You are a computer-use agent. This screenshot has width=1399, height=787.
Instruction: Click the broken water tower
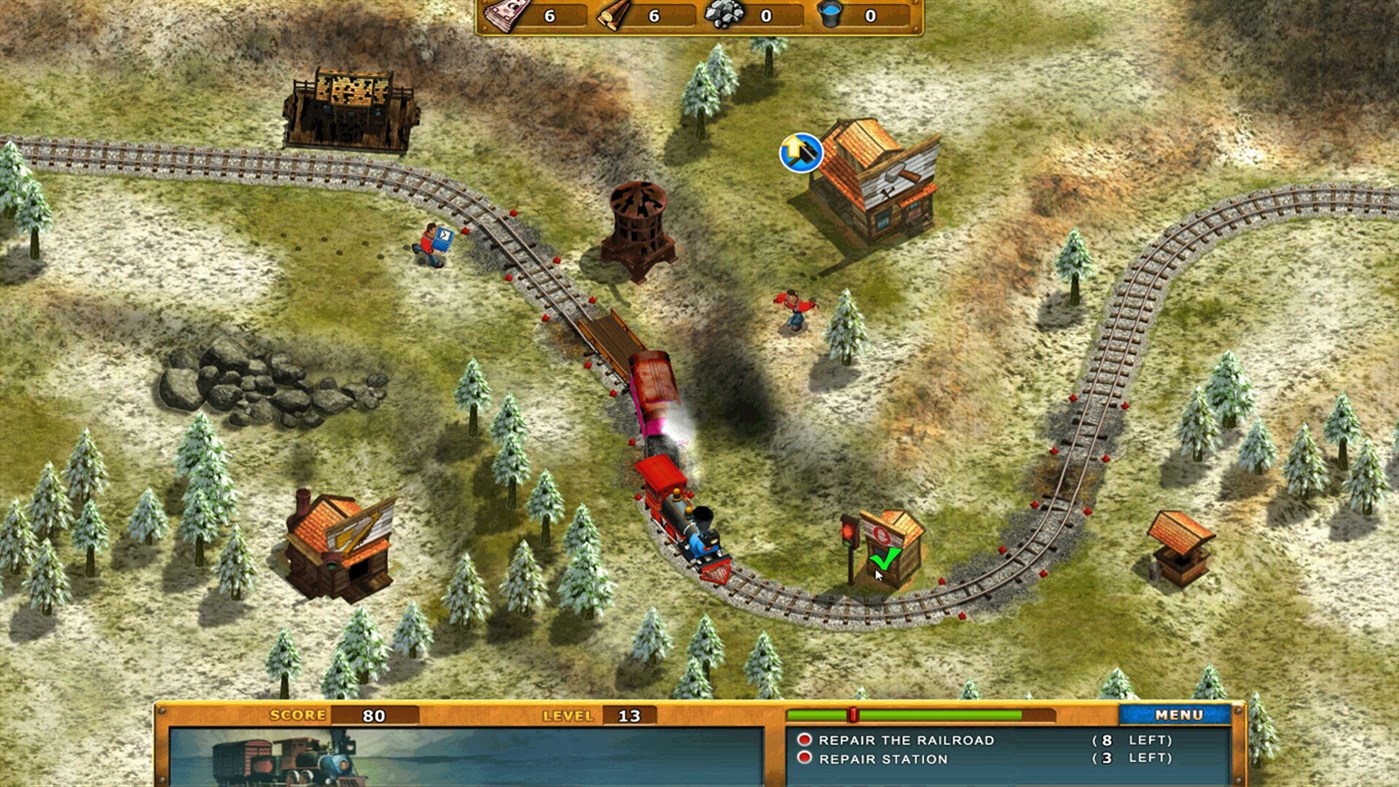click(635, 230)
